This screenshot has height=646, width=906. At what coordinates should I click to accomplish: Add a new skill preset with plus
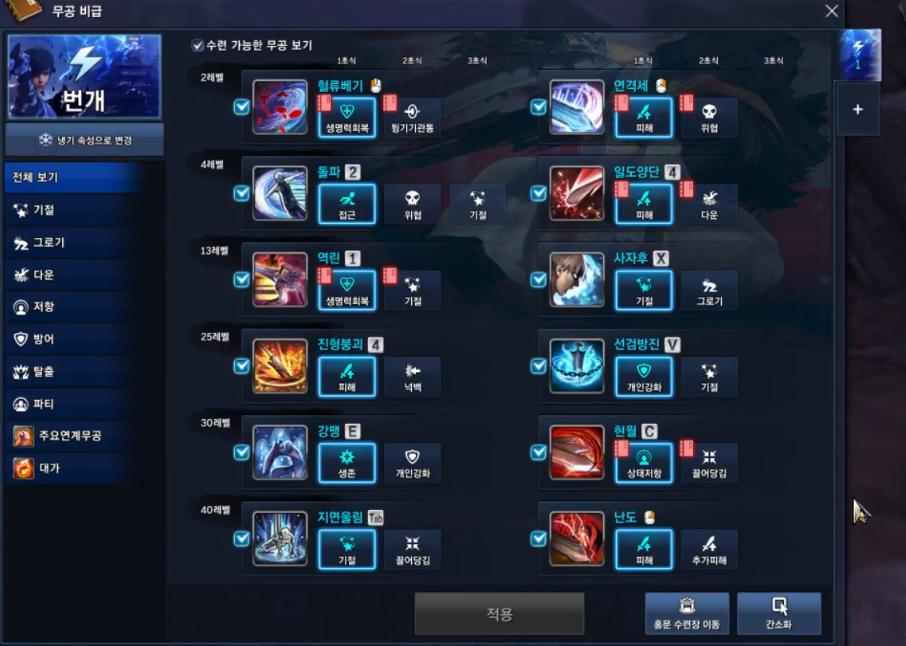[x=857, y=110]
